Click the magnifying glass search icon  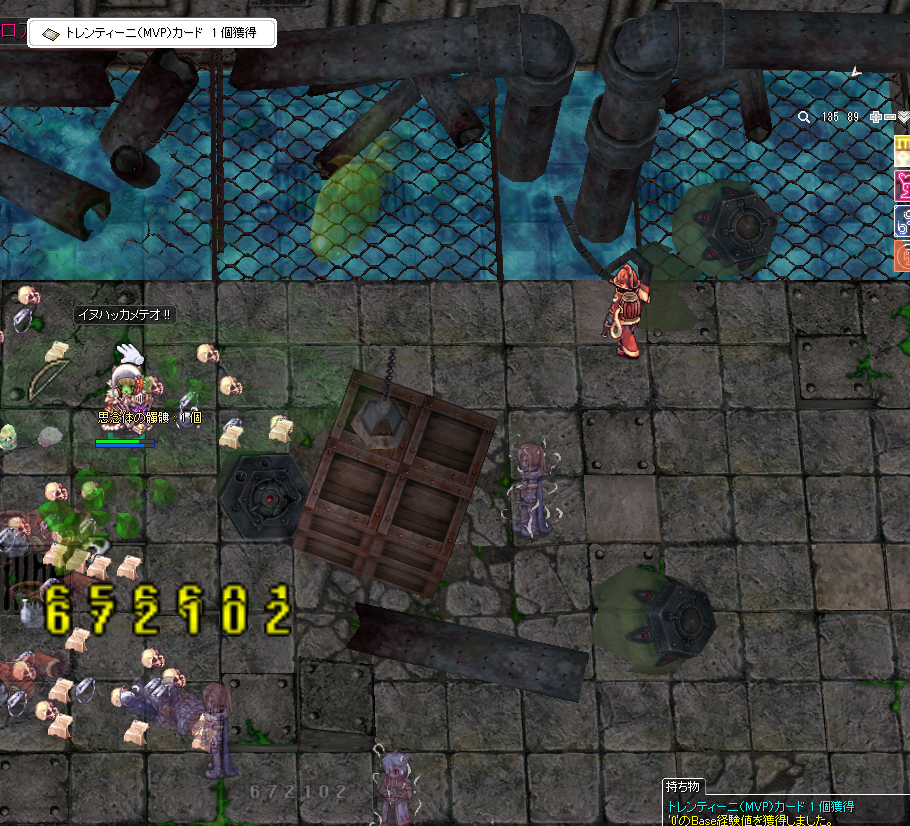pos(804,117)
